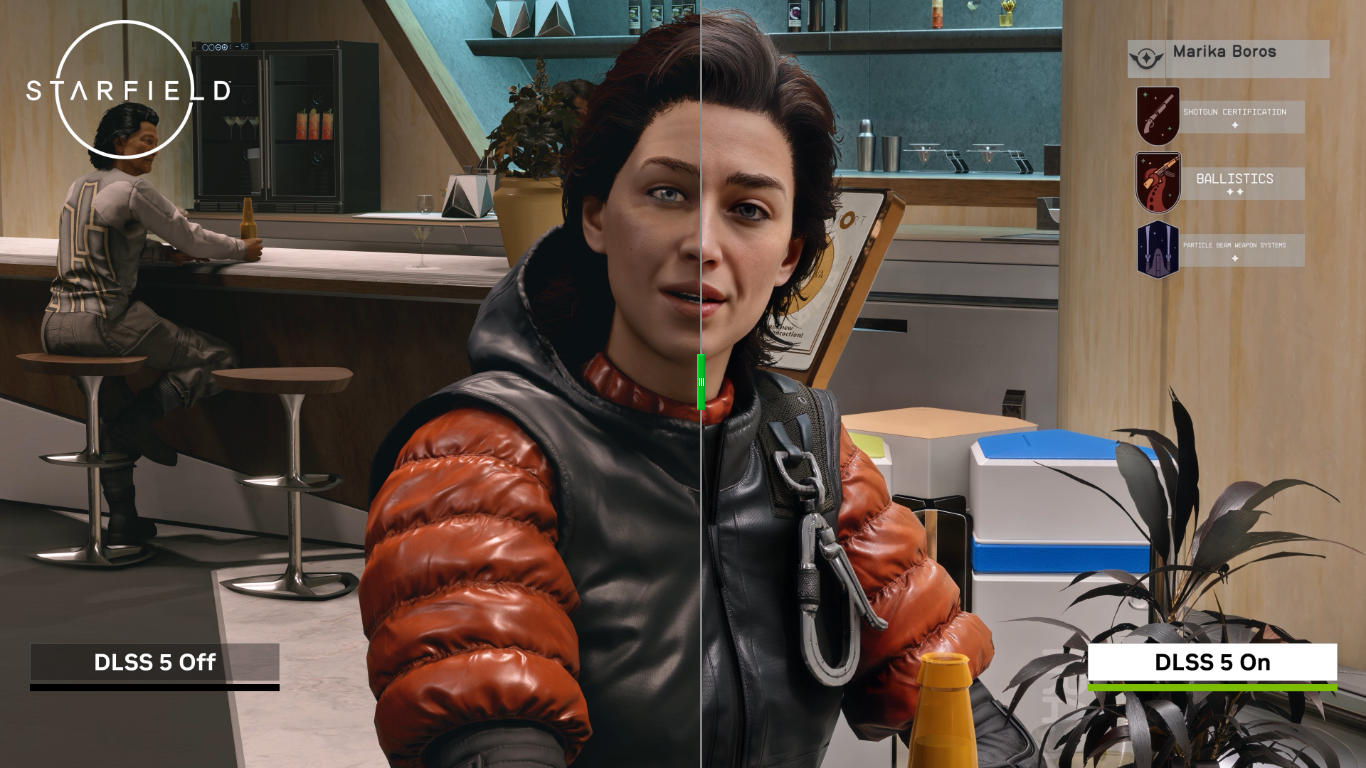The height and width of the screenshot is (768, 1366).
Task: Switch to the DLSS 5 Off side
Action: point(155,661)
